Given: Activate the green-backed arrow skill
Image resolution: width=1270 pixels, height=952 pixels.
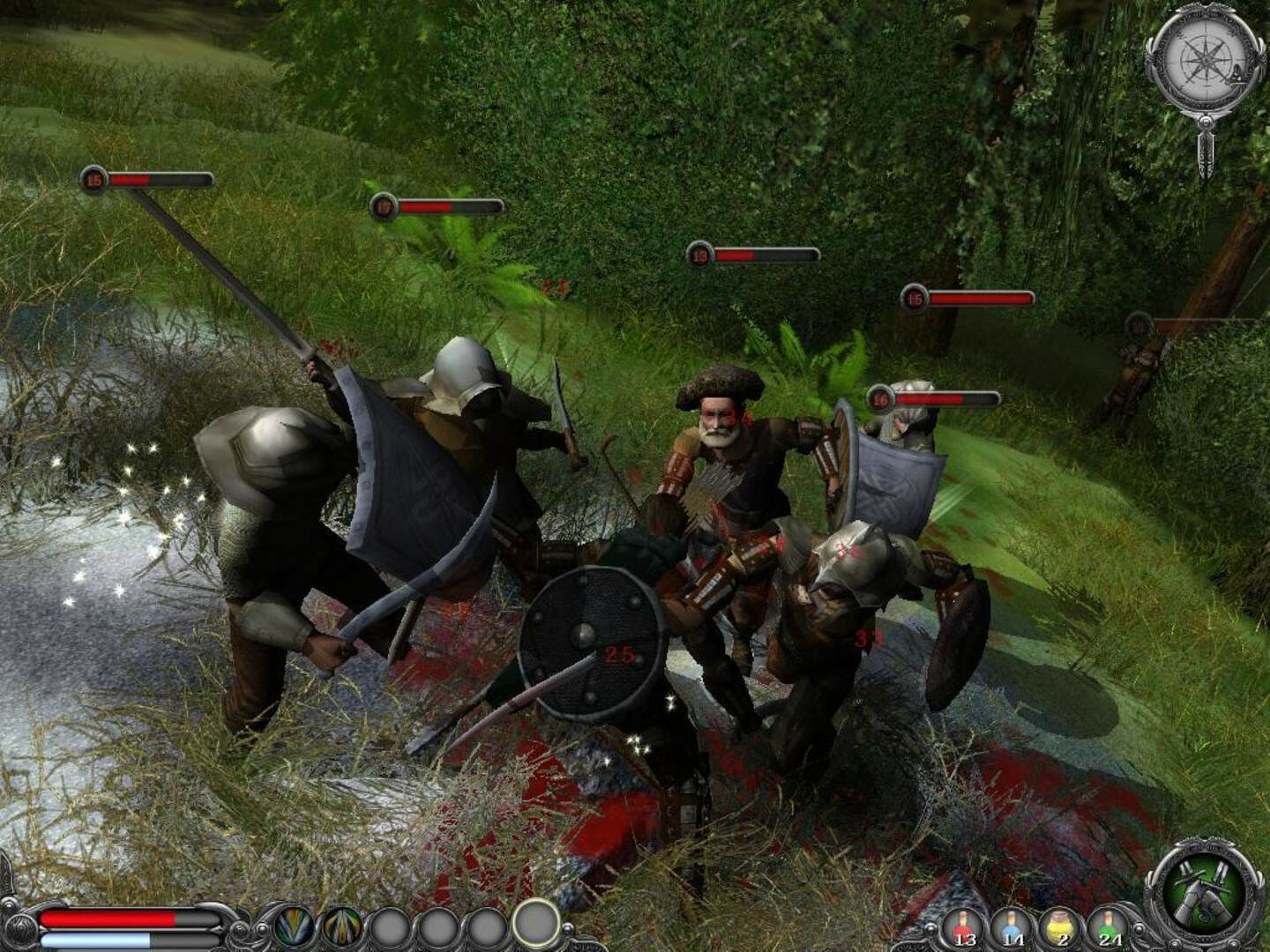Looking at the screenshot, I should click(x=293, y=926).
